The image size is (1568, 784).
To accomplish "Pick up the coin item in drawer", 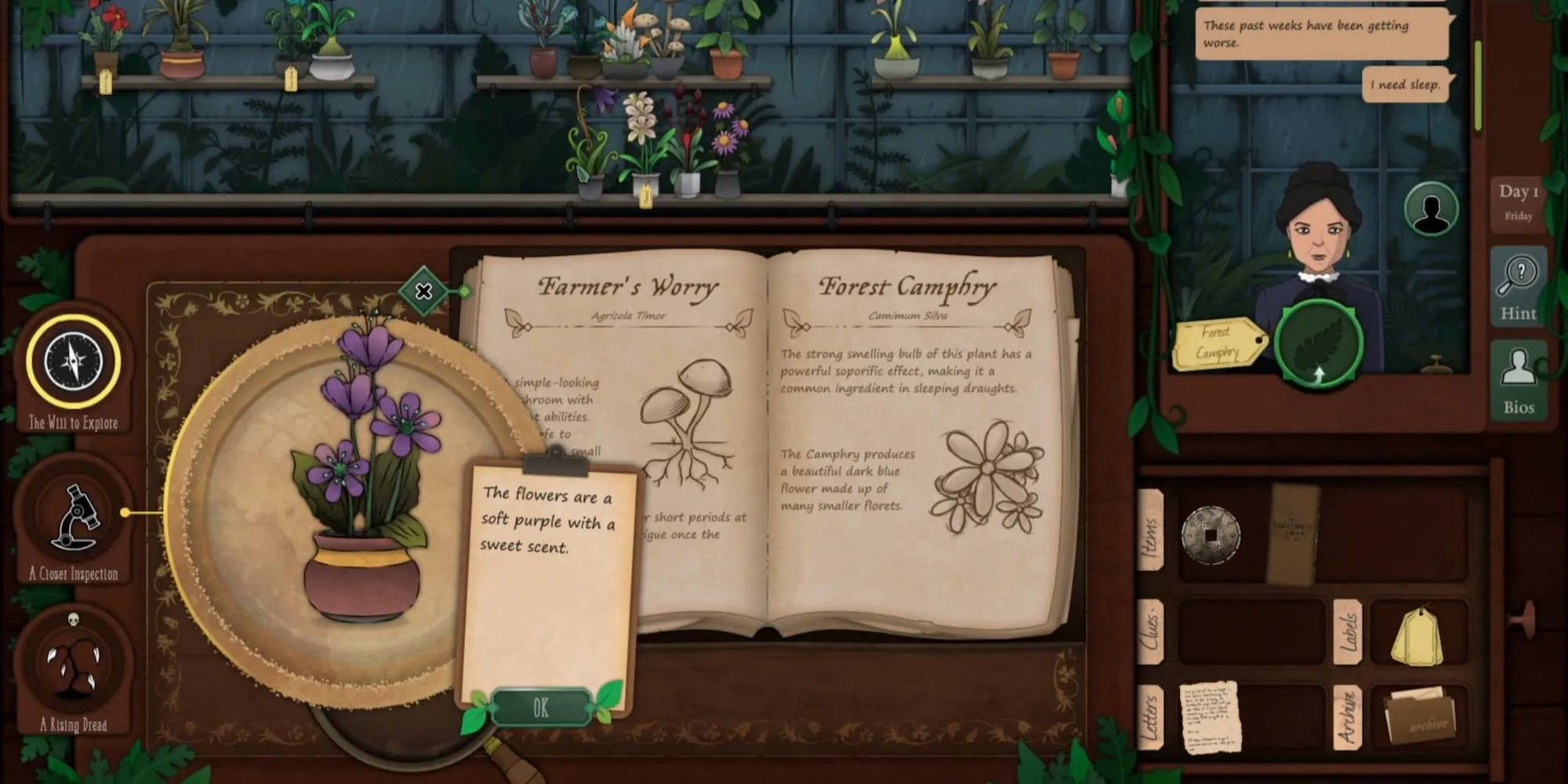I will pyautogui.click(x=1211, y=535).
